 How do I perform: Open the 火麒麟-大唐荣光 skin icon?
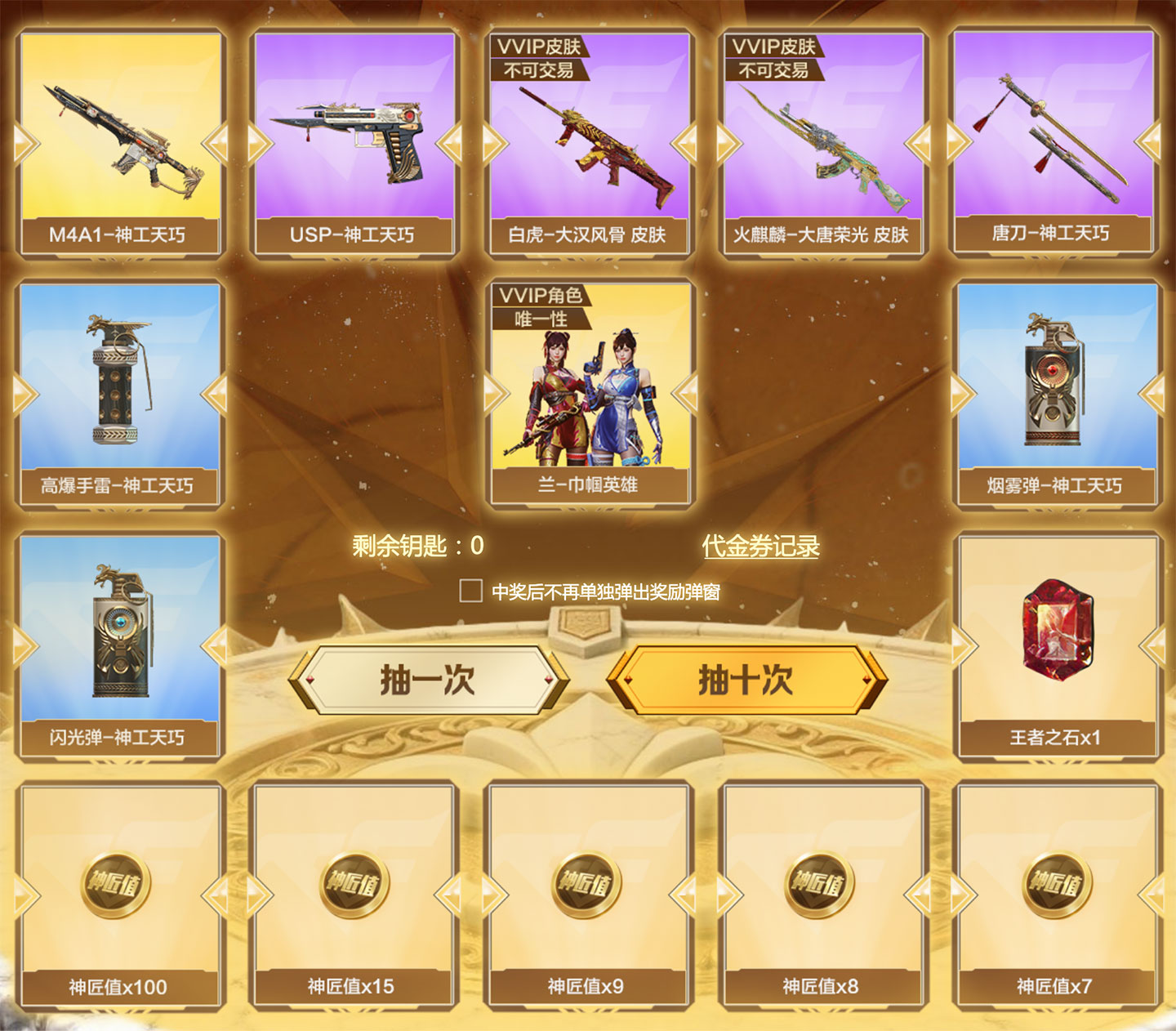point(824,147)
